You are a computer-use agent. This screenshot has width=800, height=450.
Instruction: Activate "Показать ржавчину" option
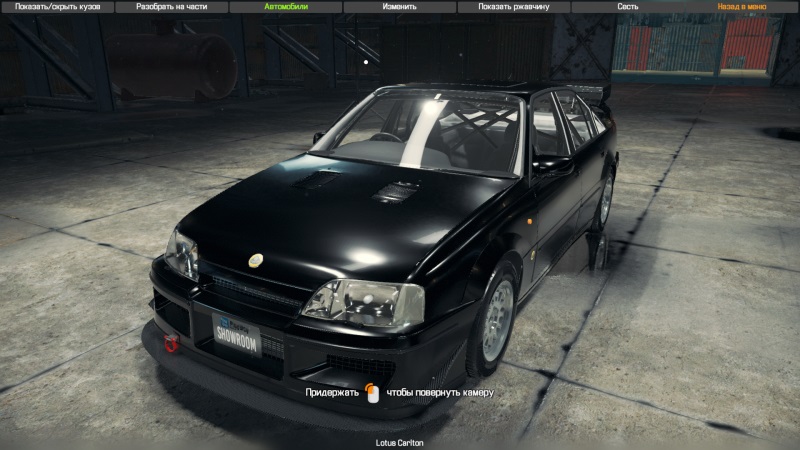pos(513,6)
